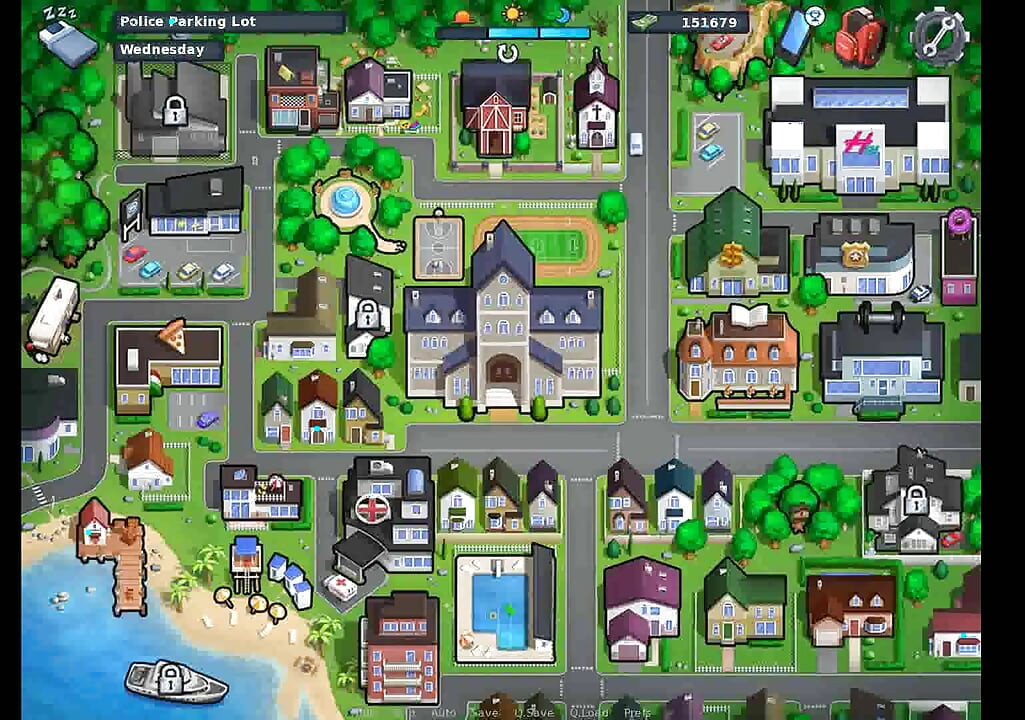Check the blue cellphone
Viewport: 1025px width, 720px height.
click(x=797, y=35)
